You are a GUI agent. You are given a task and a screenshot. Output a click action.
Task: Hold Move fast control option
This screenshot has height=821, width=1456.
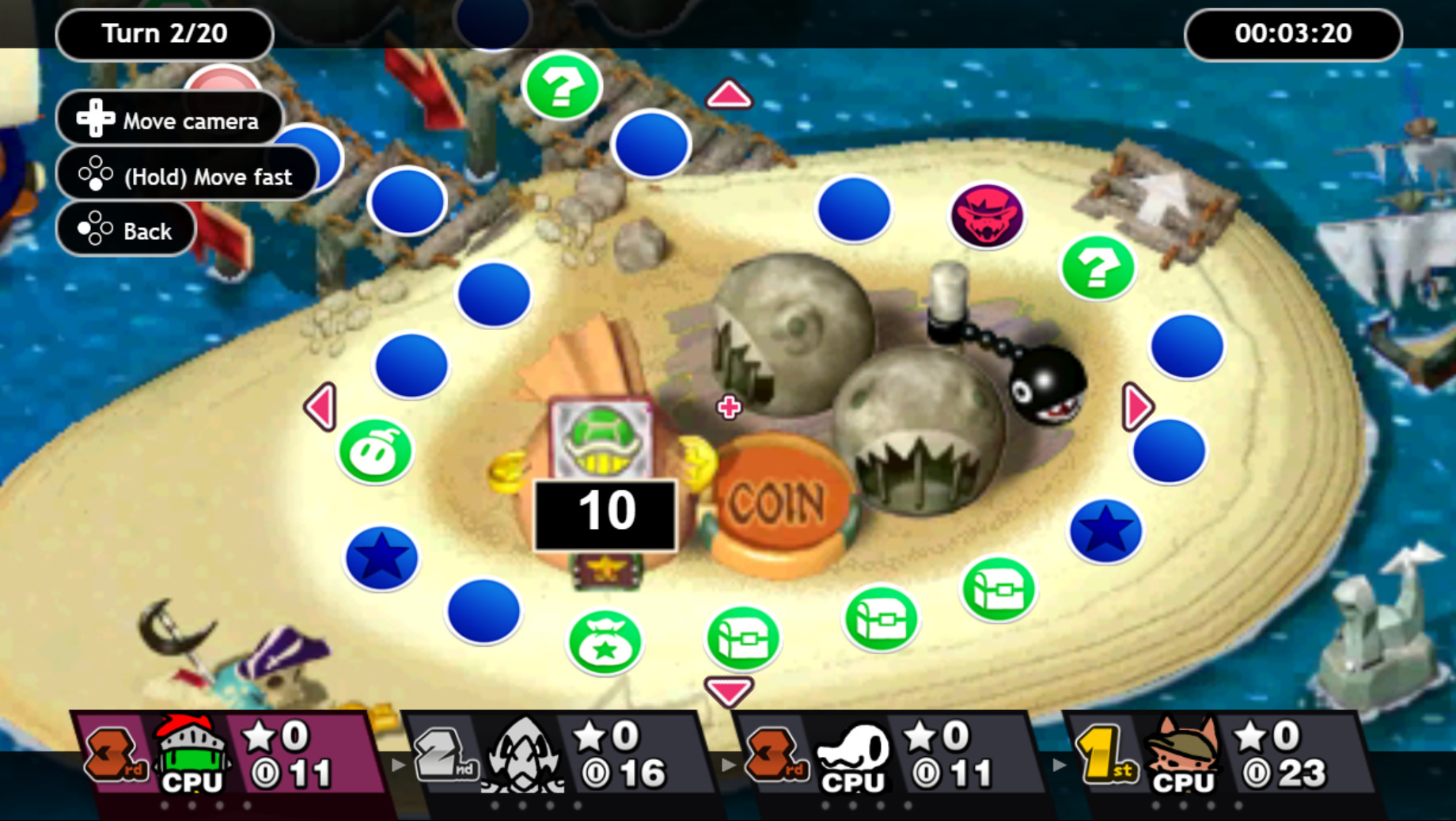[188, 176]
